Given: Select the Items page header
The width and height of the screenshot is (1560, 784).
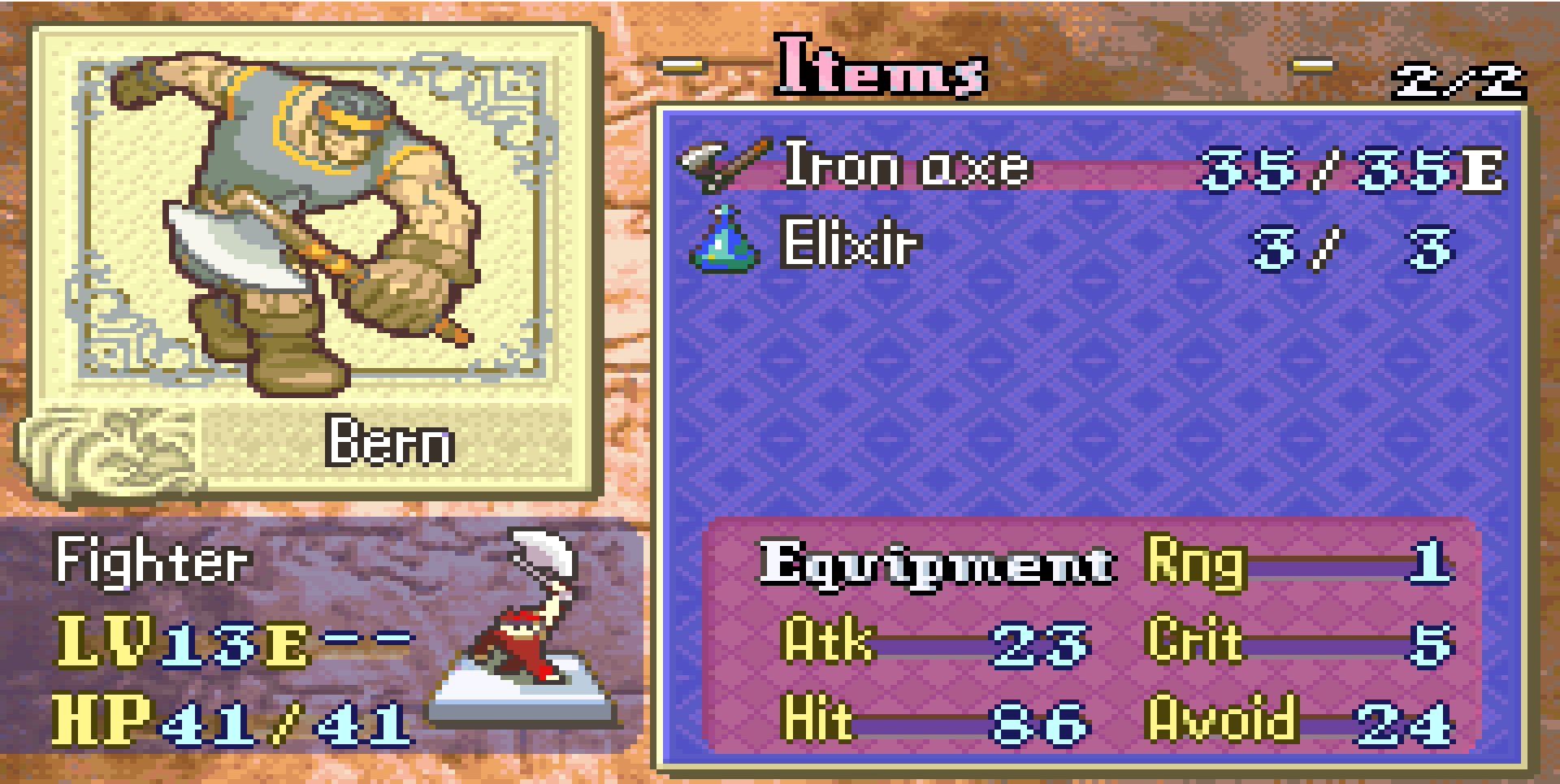Looking at the screenshot, I should click(x=881, y=67).
